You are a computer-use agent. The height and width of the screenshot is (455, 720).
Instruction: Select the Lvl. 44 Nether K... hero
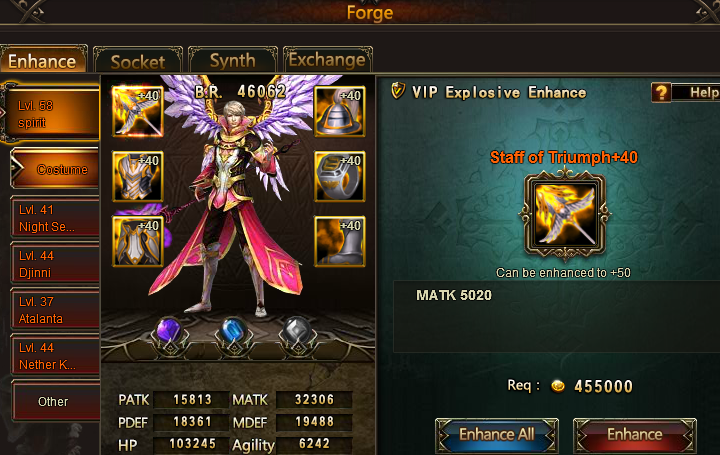tap(54, 357)
